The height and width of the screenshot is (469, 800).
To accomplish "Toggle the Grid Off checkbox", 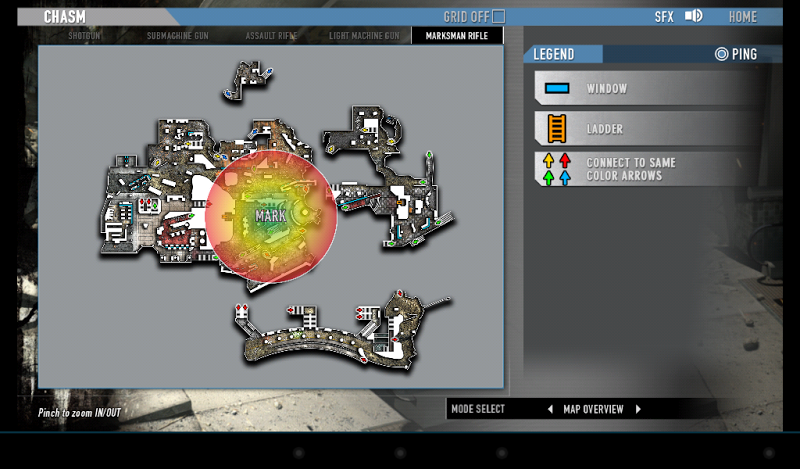I will pyautogui.click(x=498, y=17).
